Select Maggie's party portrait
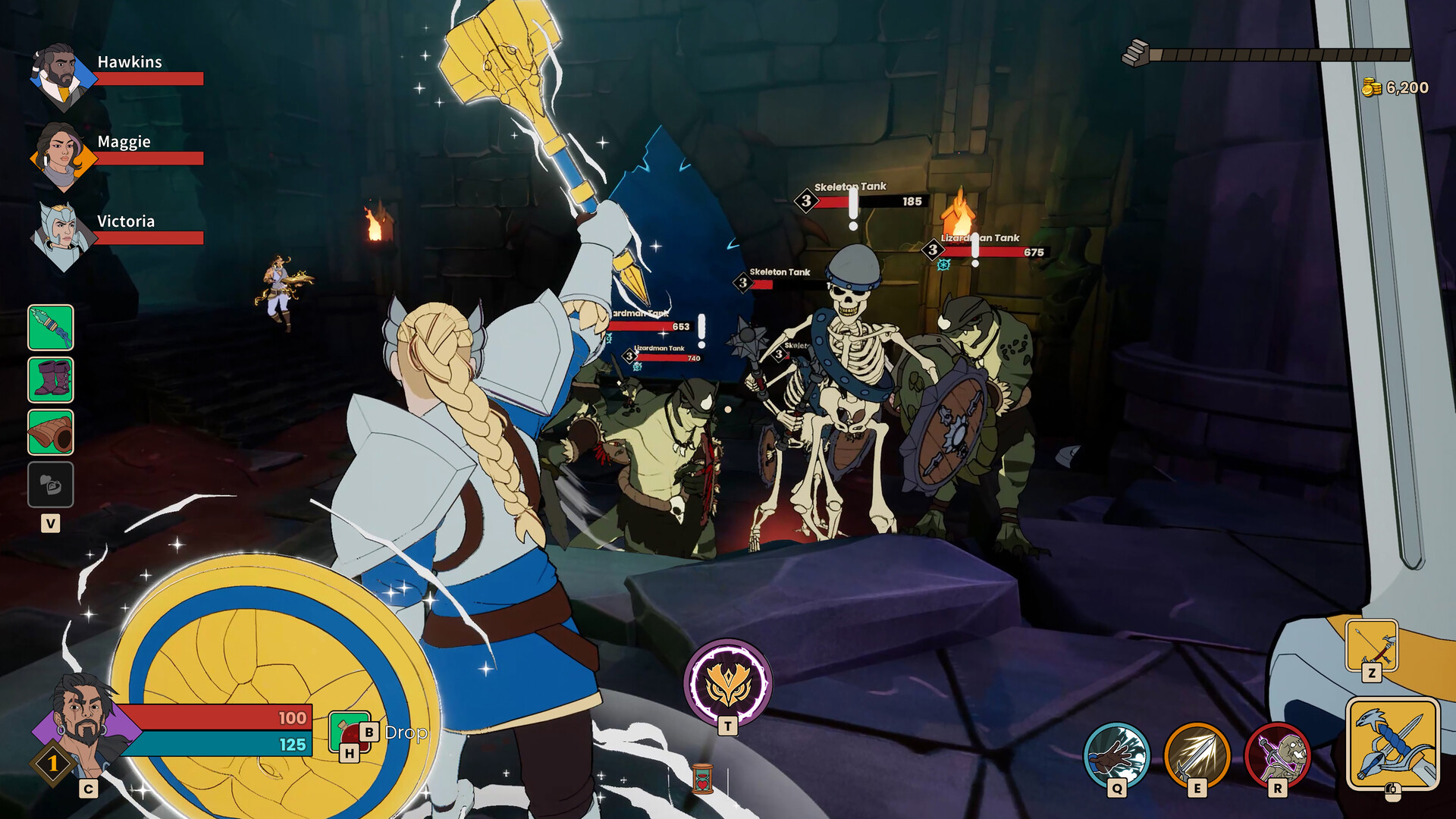The height and width of the screenshot is (819, 1456). coord(61,155)
